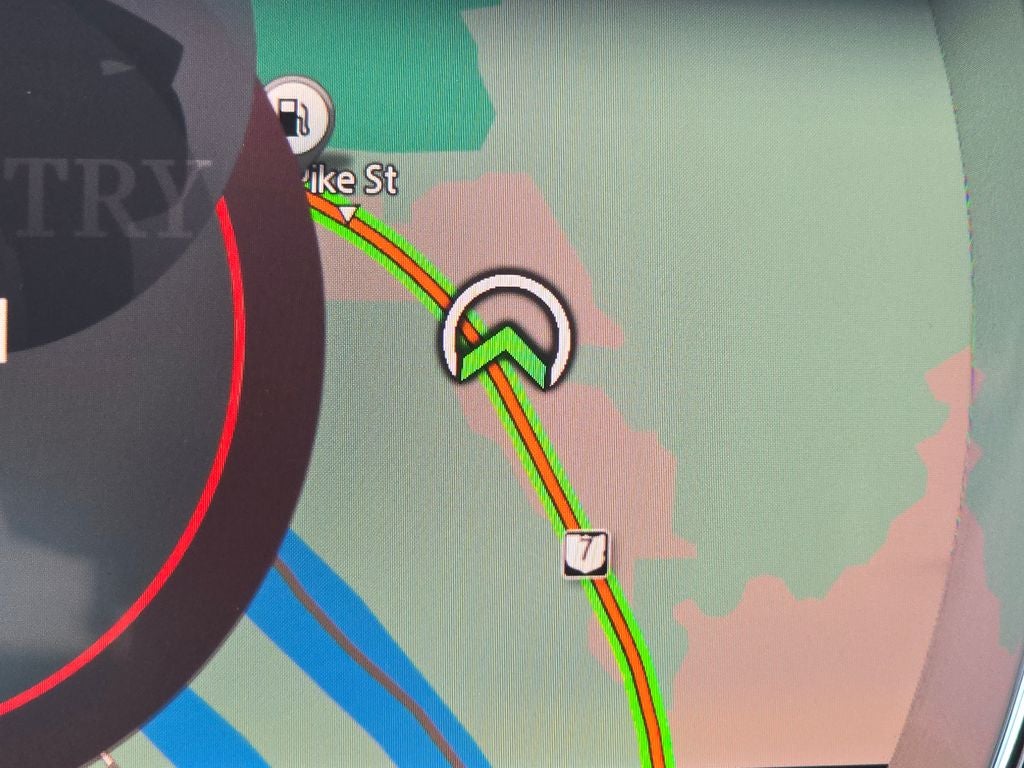Tap the Route 7 highway shield
The image size is (1024, 768).
pyautogui.click(x=586, y=553)
